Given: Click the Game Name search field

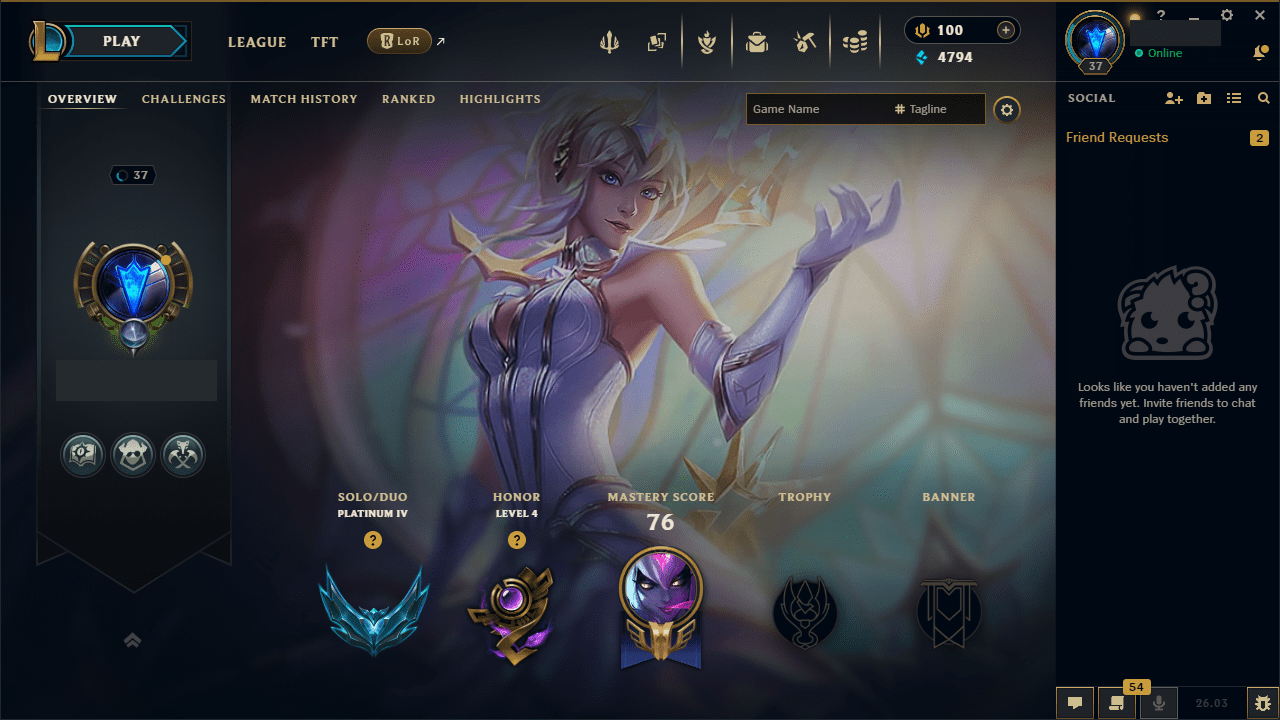Looking at the screenshot, I should point(830,109).
